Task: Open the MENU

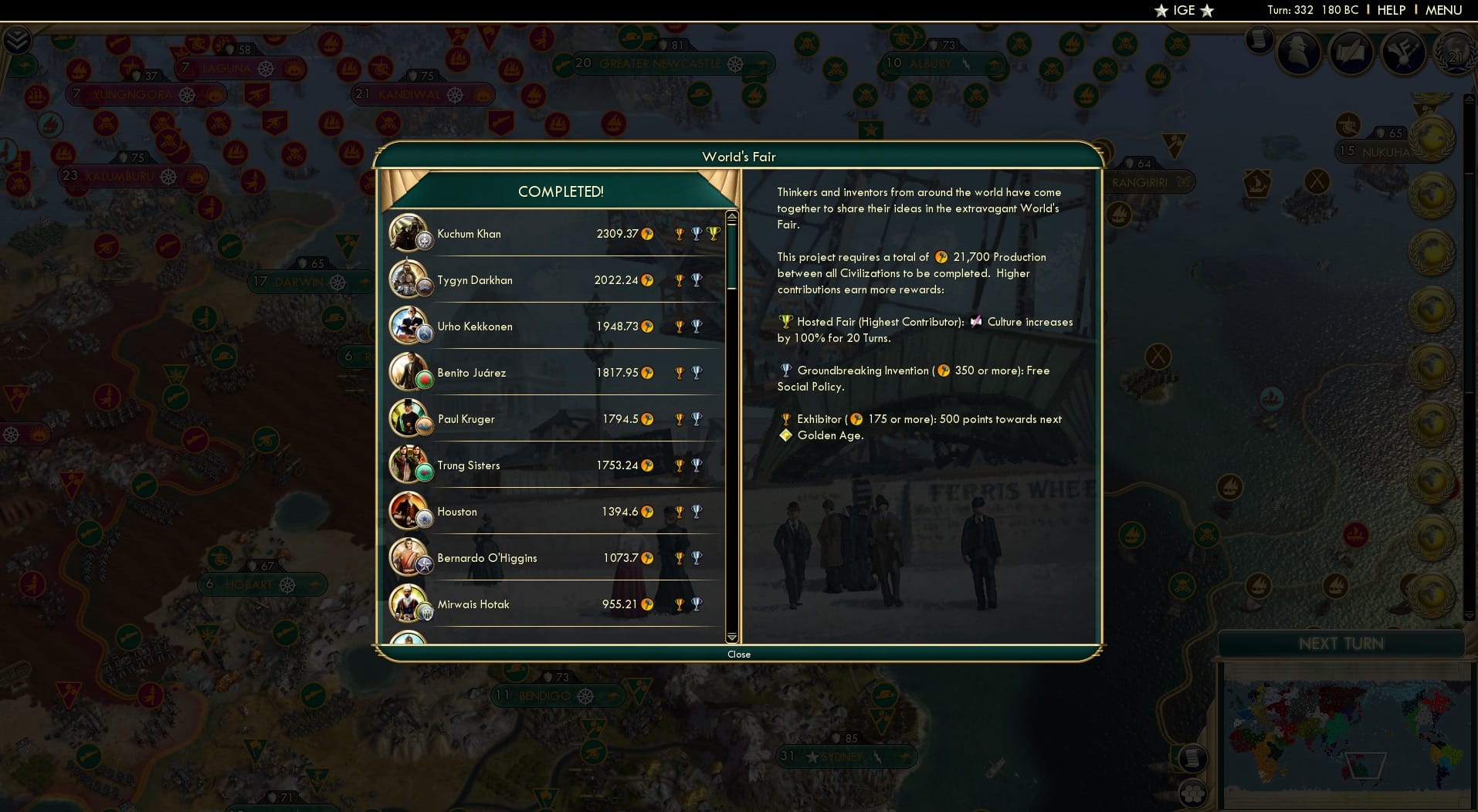Action: (x=1443, y=10)
